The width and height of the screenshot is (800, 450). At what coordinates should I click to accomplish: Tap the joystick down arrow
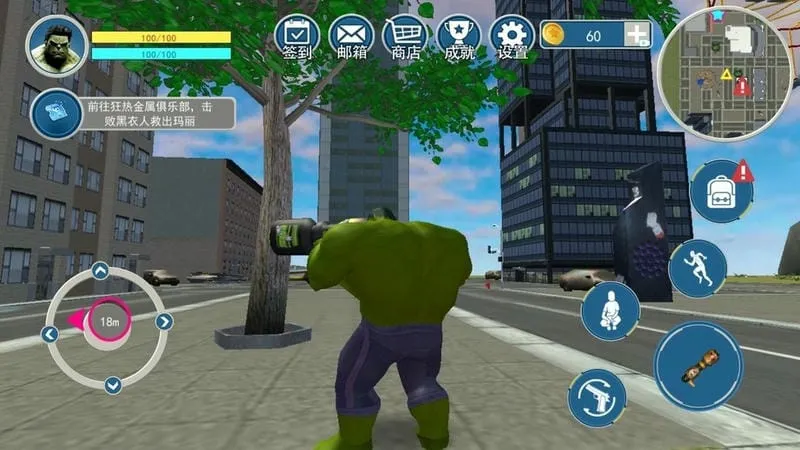pos(112,384)
